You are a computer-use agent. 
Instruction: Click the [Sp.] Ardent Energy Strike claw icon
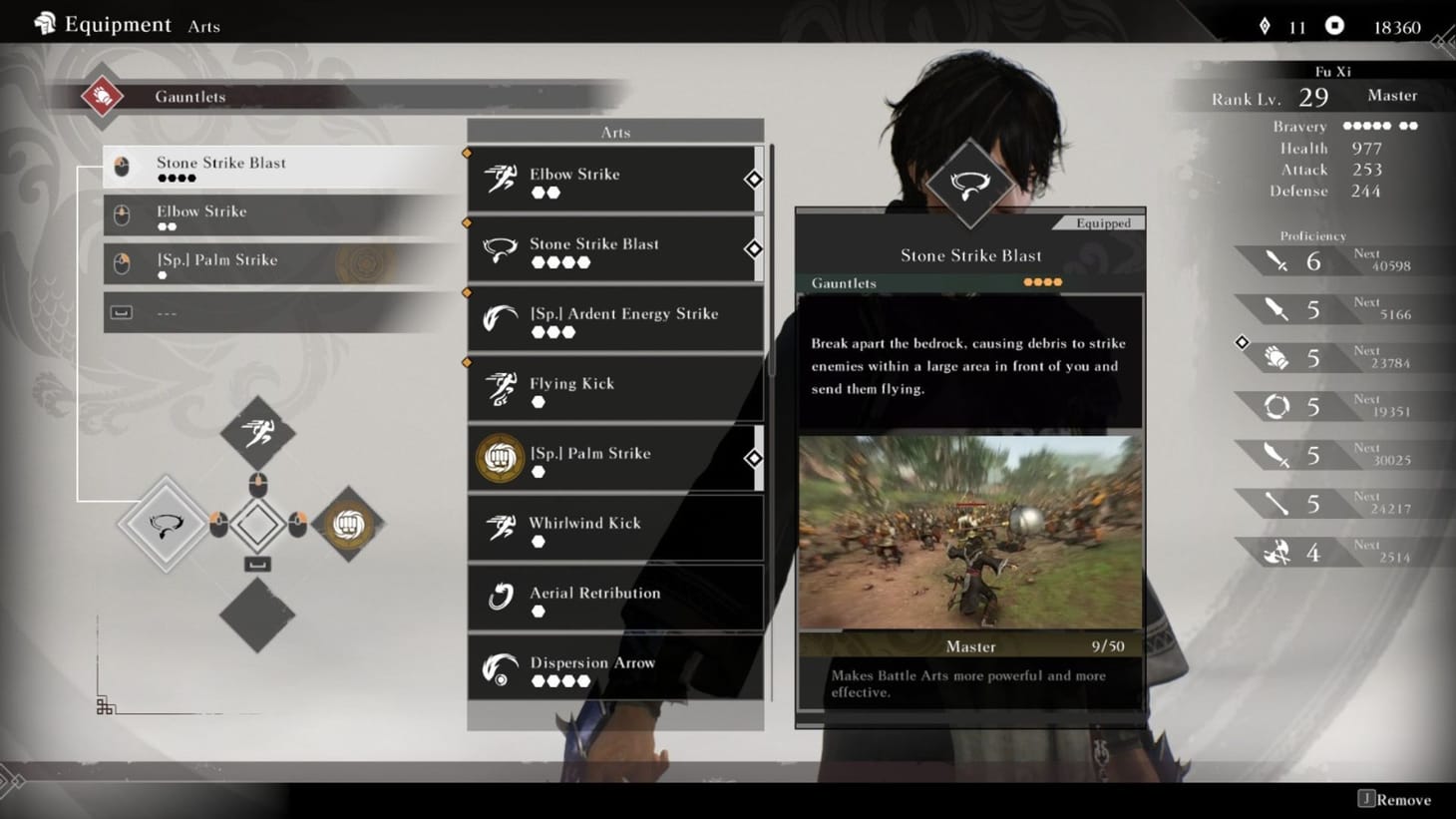(x=499, y=318)
